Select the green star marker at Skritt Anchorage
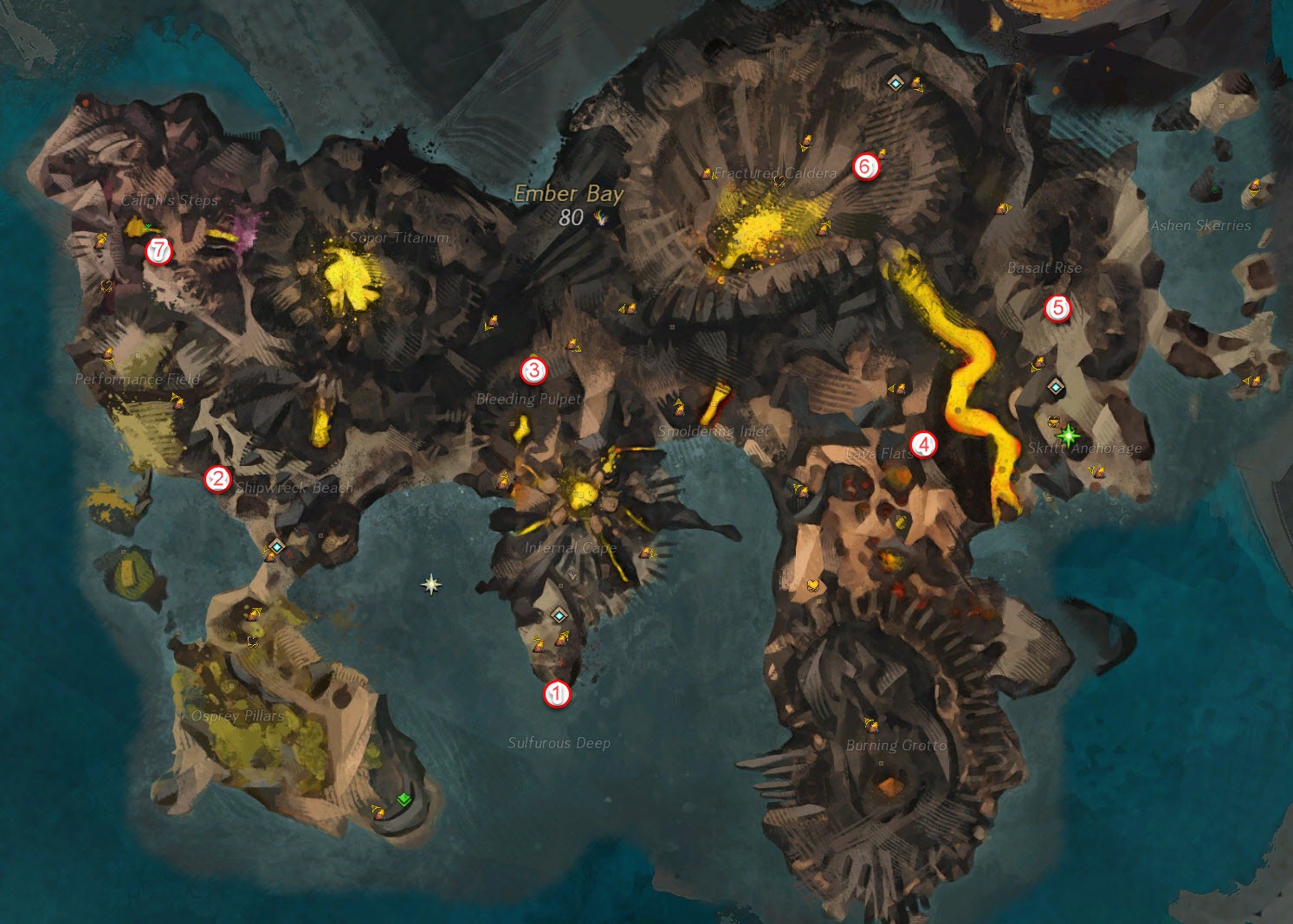Screen dimensions: 1293x924 pos(1068,435)
